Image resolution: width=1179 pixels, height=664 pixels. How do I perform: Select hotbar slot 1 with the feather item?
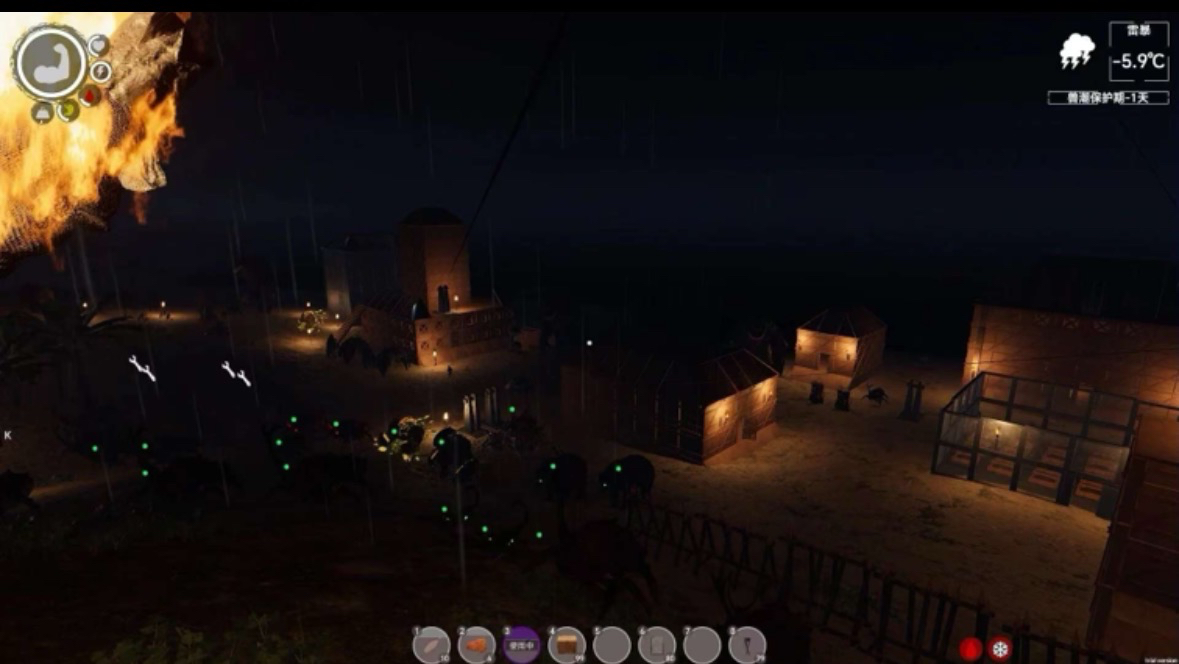(x=431, y=644)
